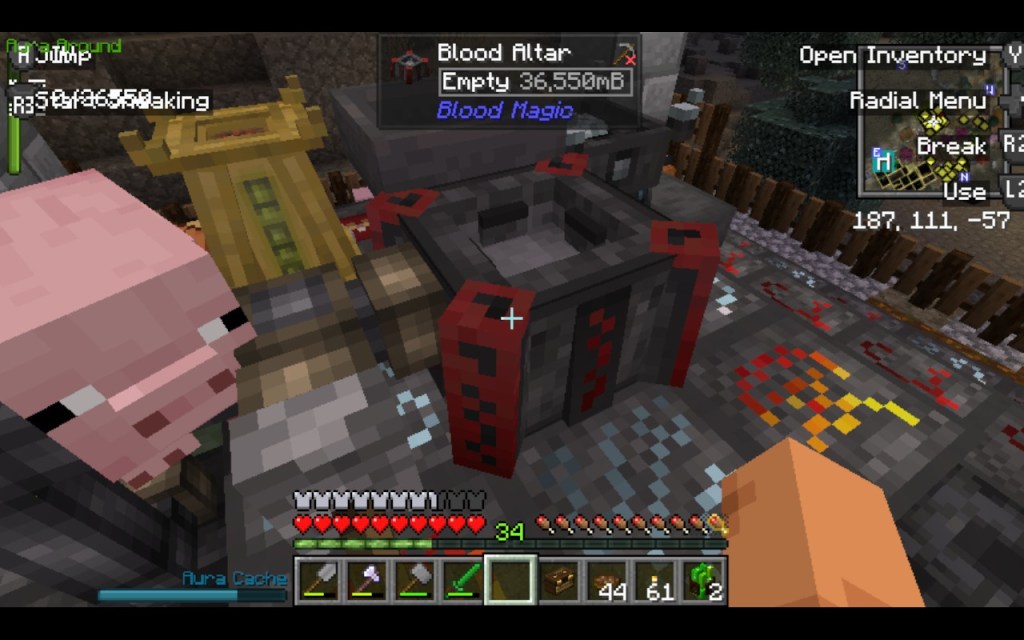Viewport: 1024px width, 640px height.
Task: Choose the green sword hotbar slot
Action: pyautogui.click(x=461, y=580)
